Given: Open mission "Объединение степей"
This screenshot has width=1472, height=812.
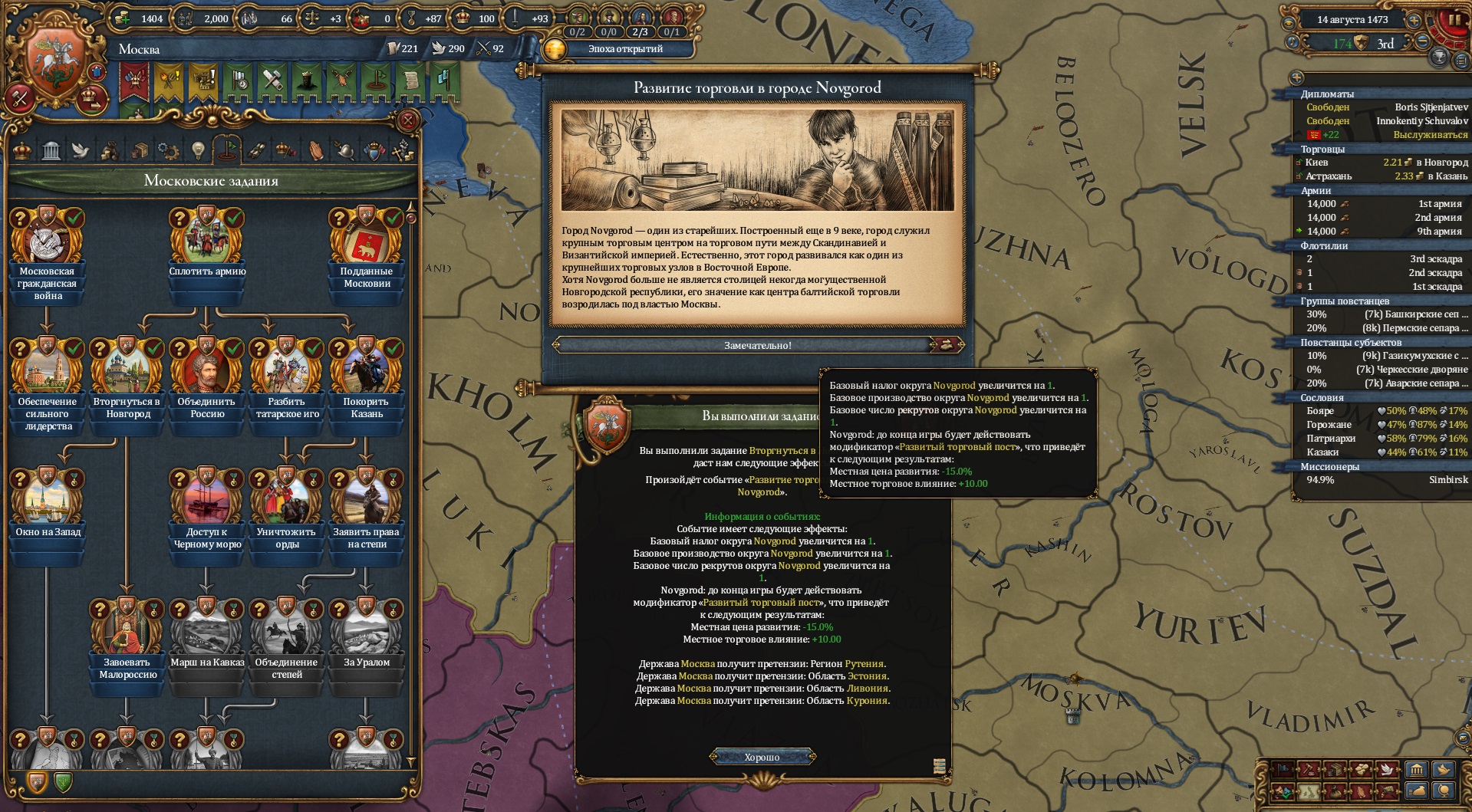Looking at the screenshot, I should [287, 633].
